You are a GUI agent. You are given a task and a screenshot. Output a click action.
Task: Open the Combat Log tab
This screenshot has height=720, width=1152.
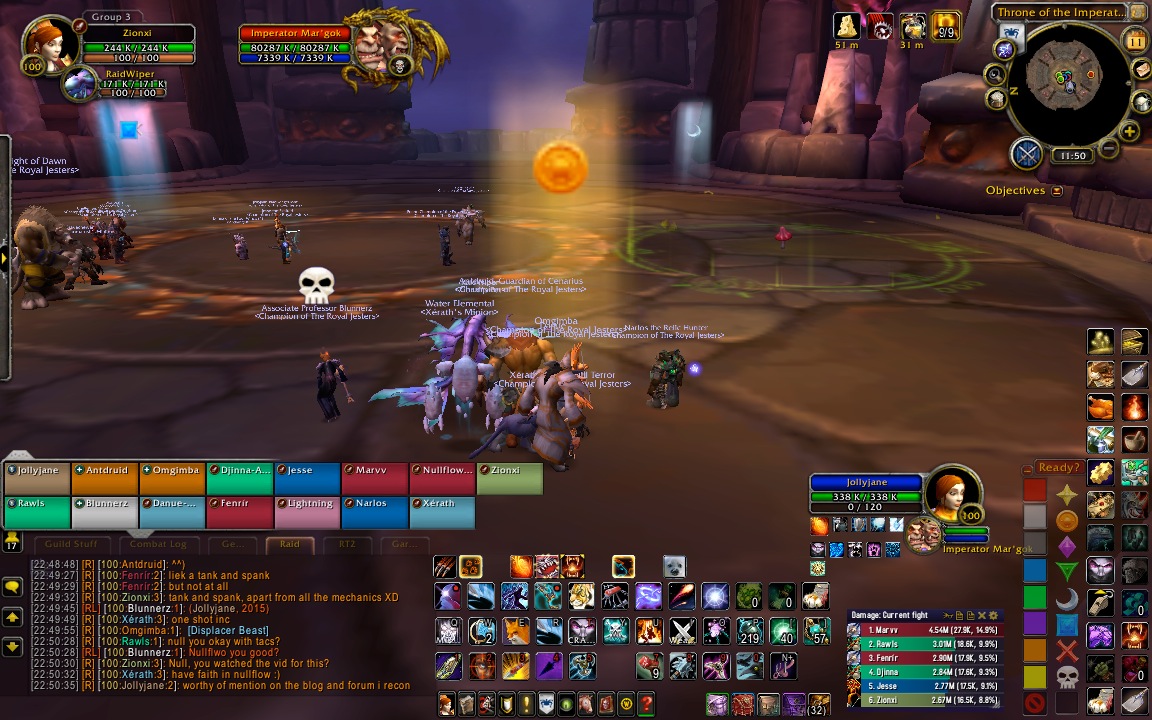(x=158, y=544)
